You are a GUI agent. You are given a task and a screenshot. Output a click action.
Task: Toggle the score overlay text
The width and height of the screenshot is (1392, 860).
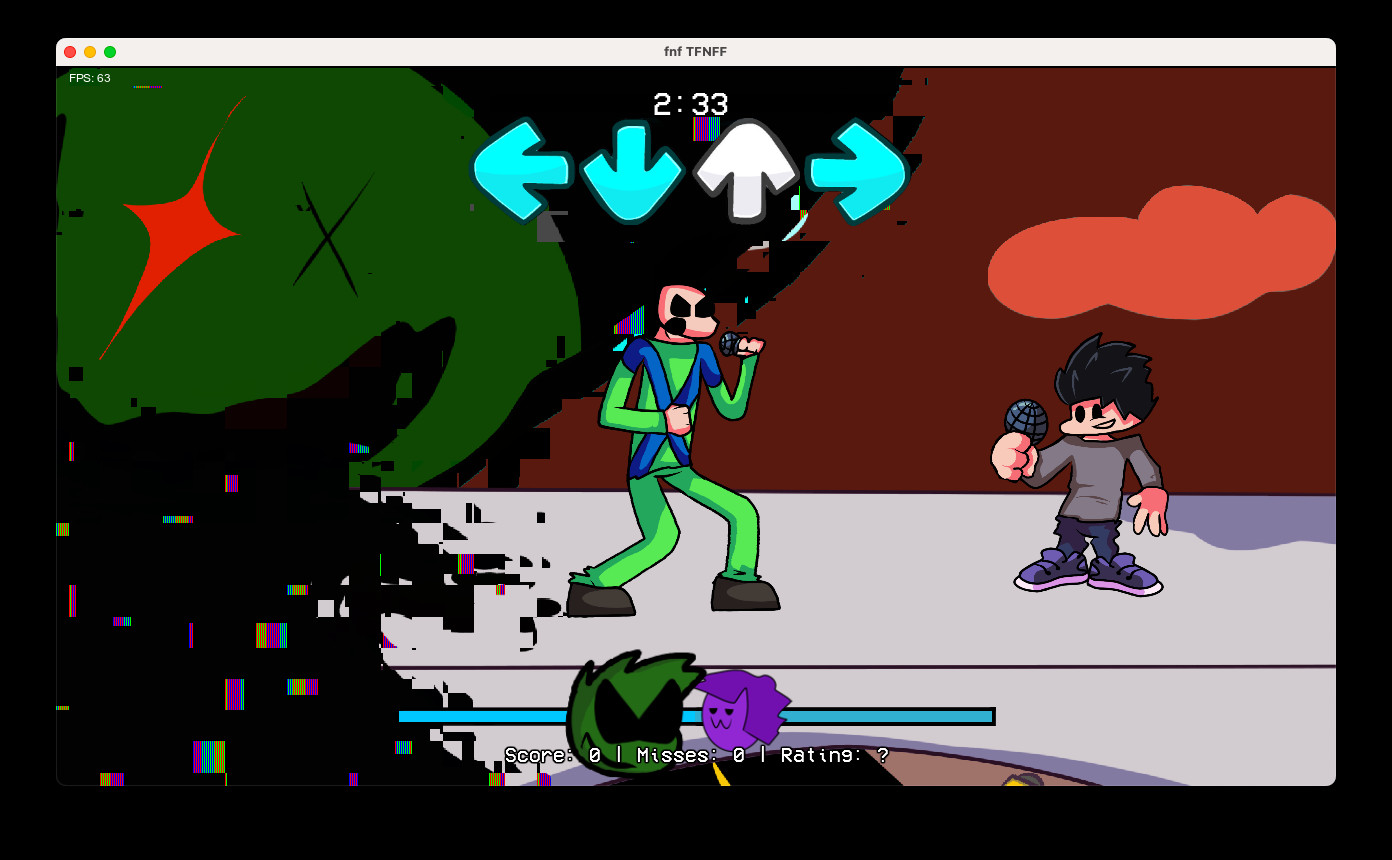(x=695, y=755)
